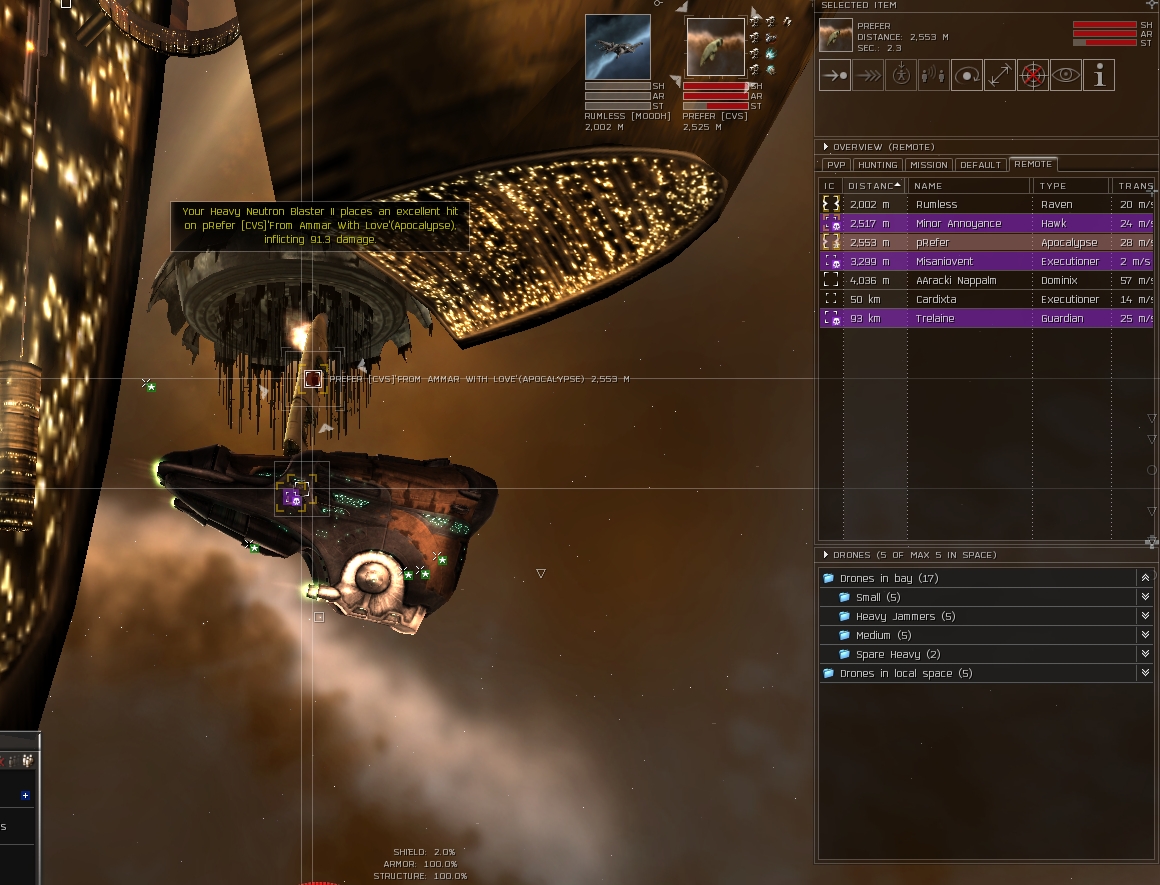Select the Rumless locked target portrait
Viewport: 1160px width, 885px height.
pyautogui.click(x=617, y=47)
